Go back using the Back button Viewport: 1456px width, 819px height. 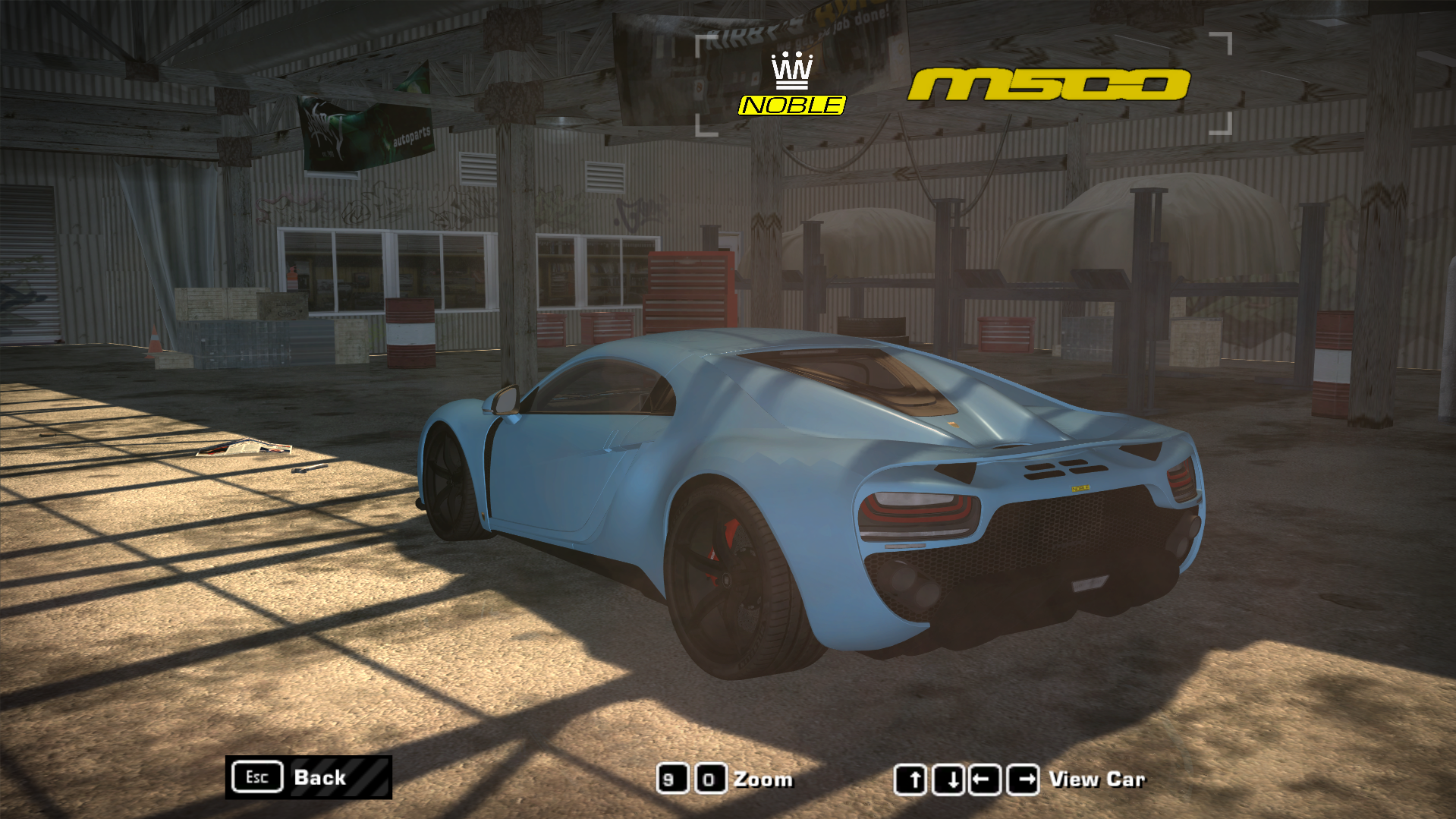[x=308, y=777]
